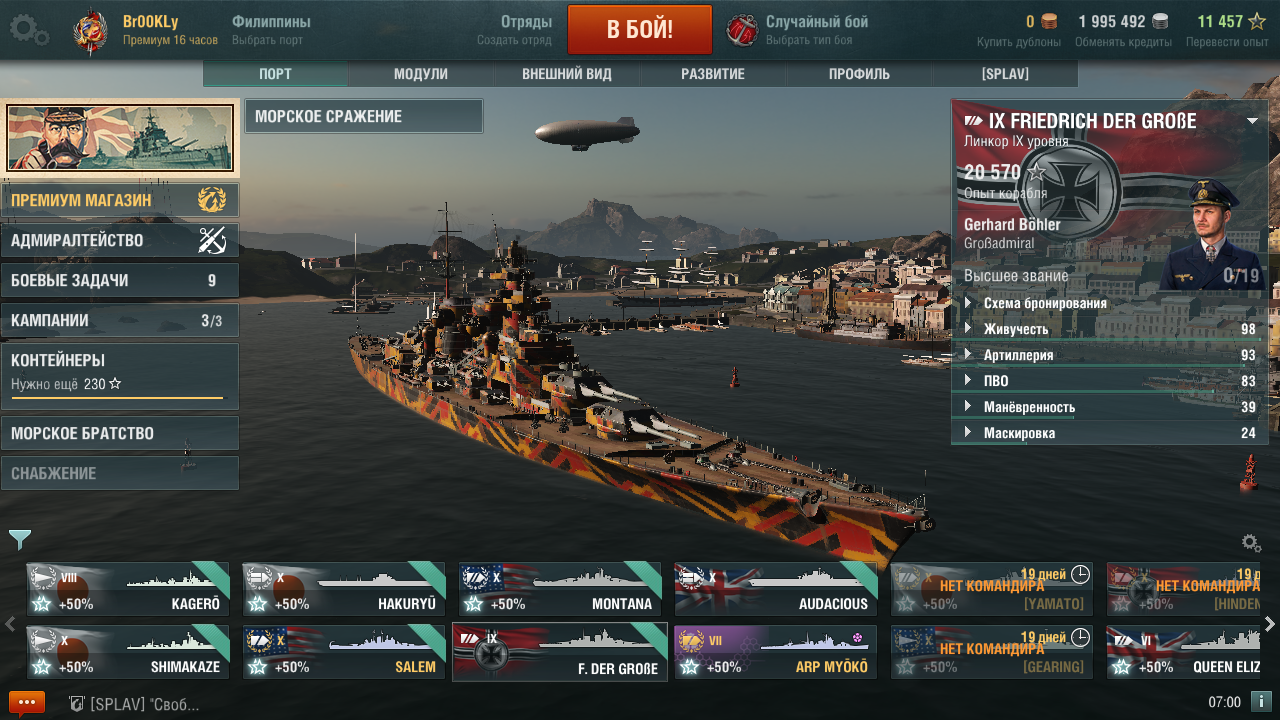The width and height of the screenshot is (1280, 720).
Task: View the БОЕВЫЕ ЗАДАЧИ list
Action: (x=120, y=280)
